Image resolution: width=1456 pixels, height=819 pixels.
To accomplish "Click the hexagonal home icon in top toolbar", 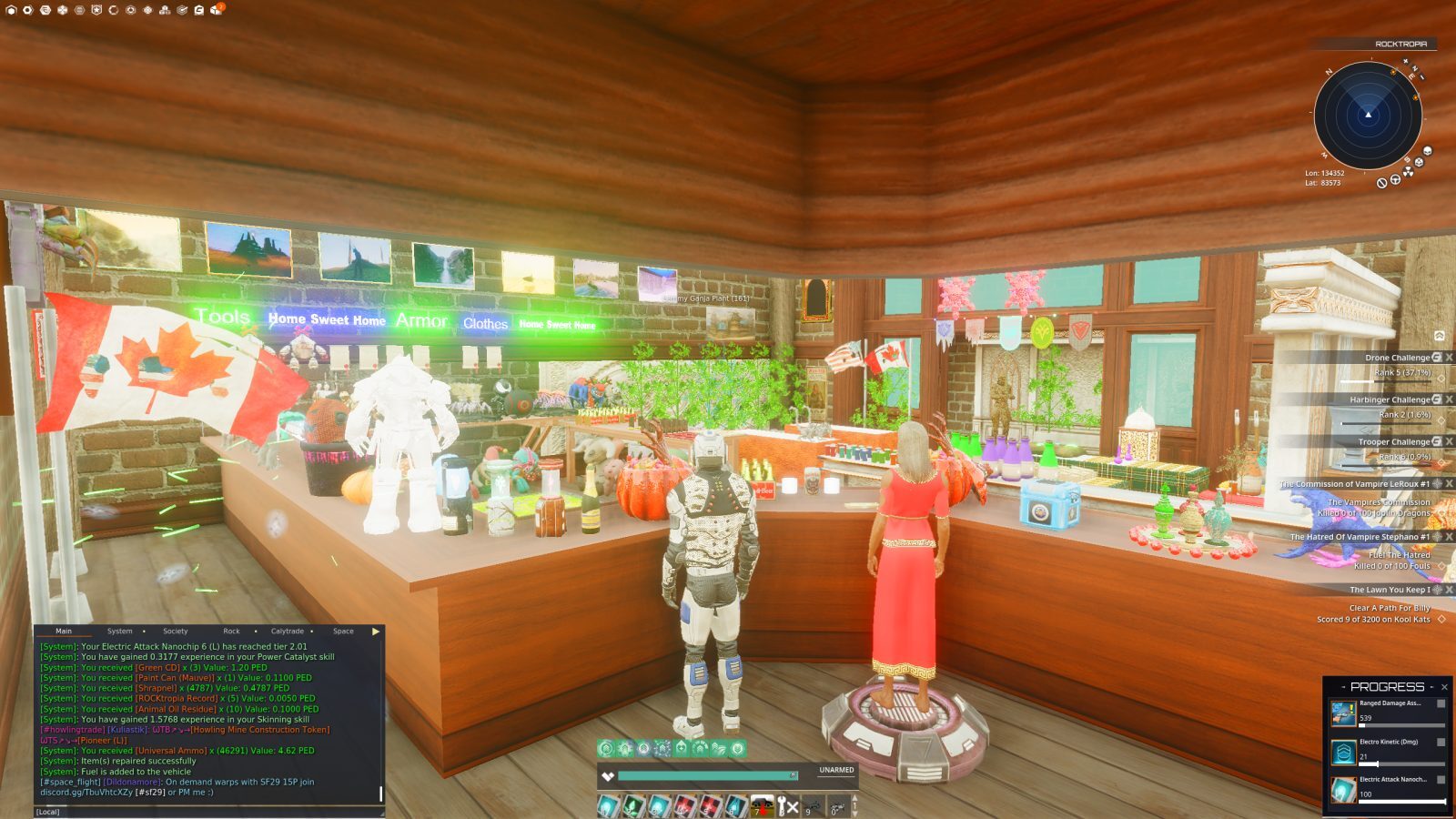I will click(x=11, y=10).
